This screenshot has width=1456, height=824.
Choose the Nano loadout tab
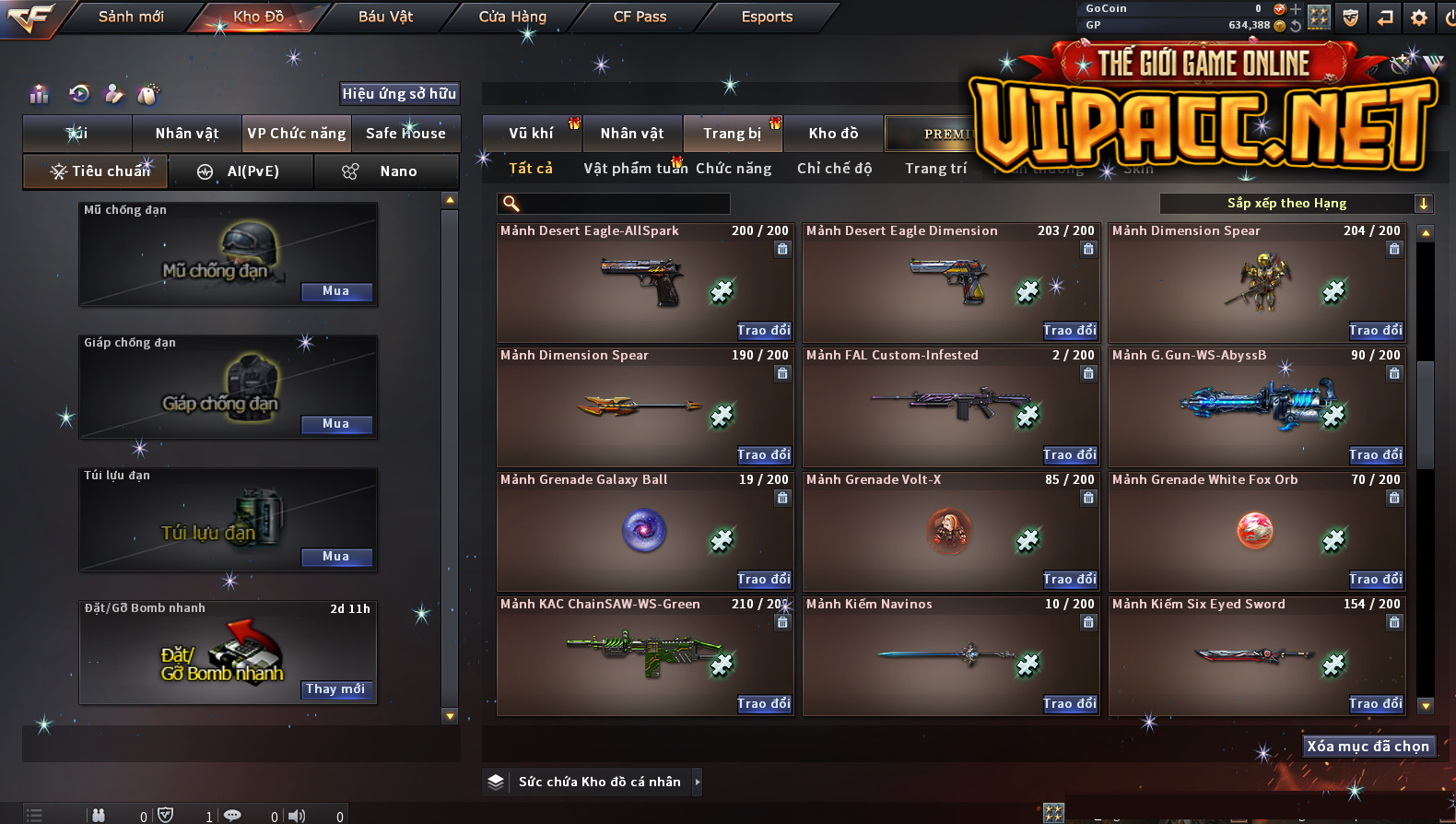pos(387,171)
